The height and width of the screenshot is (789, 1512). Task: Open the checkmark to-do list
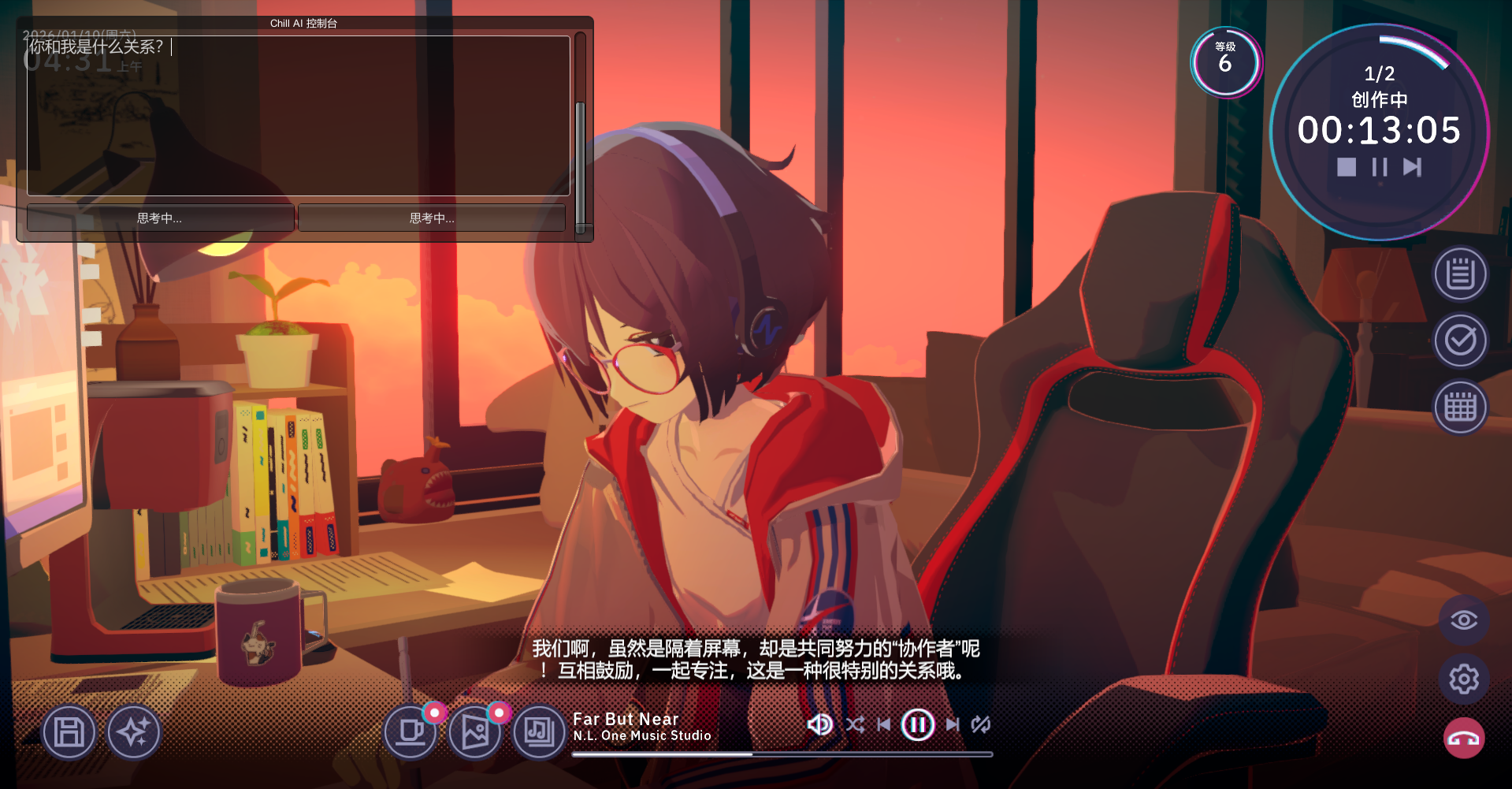click(x=1460, y=341)
